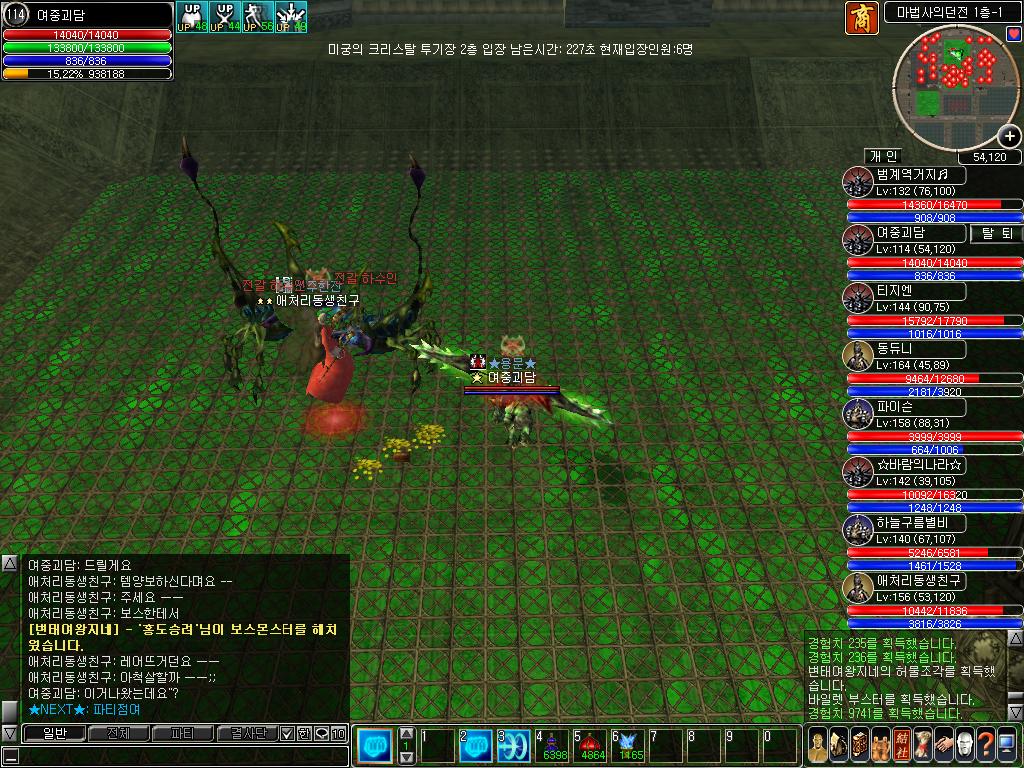Select the 결사단 chat tab
This screenshot has width=1024, height=768.
246,734
